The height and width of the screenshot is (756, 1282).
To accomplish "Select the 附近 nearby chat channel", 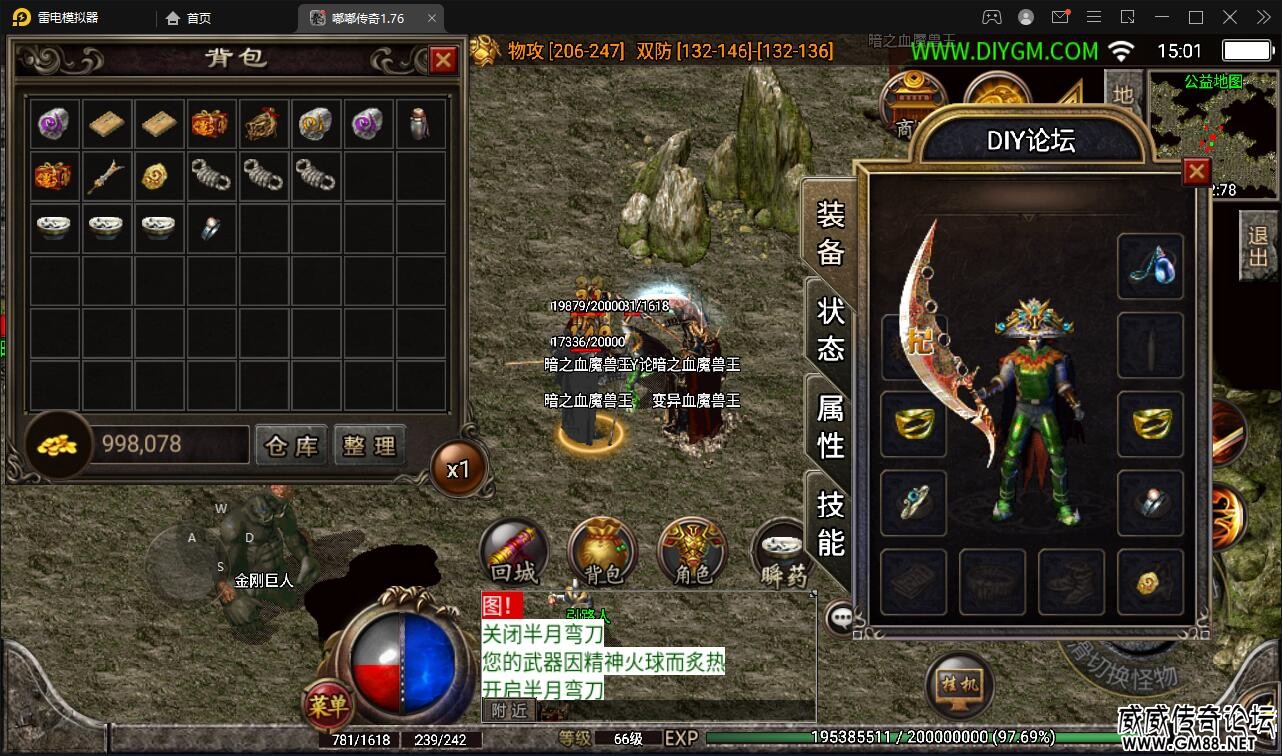I will (x=509, y=710).
